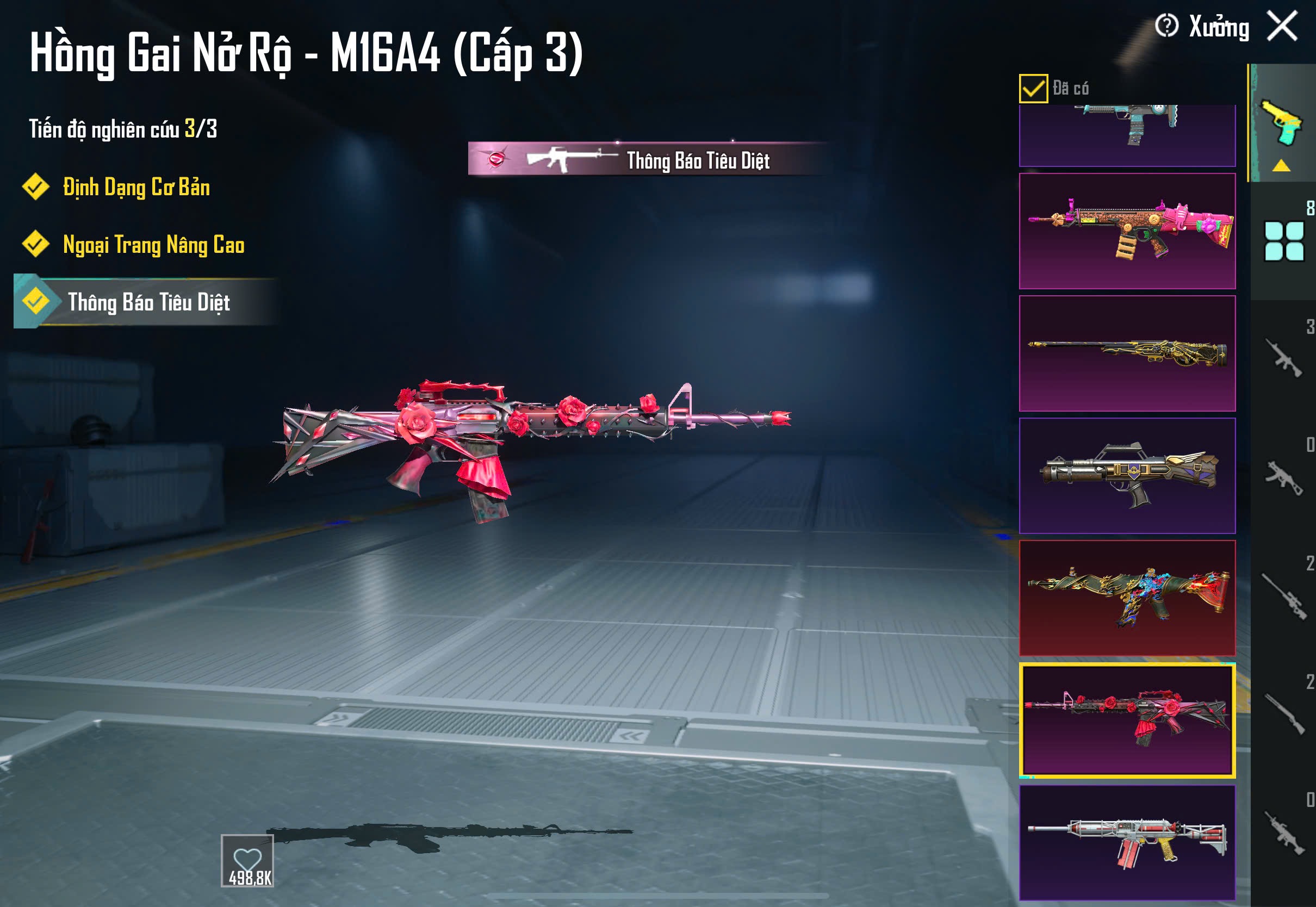Image resolution: width=1316 pixels, height=907 pixels.
Task: Select Ngoại Trang Nâng Cao research stage
Action: point(153,245)
